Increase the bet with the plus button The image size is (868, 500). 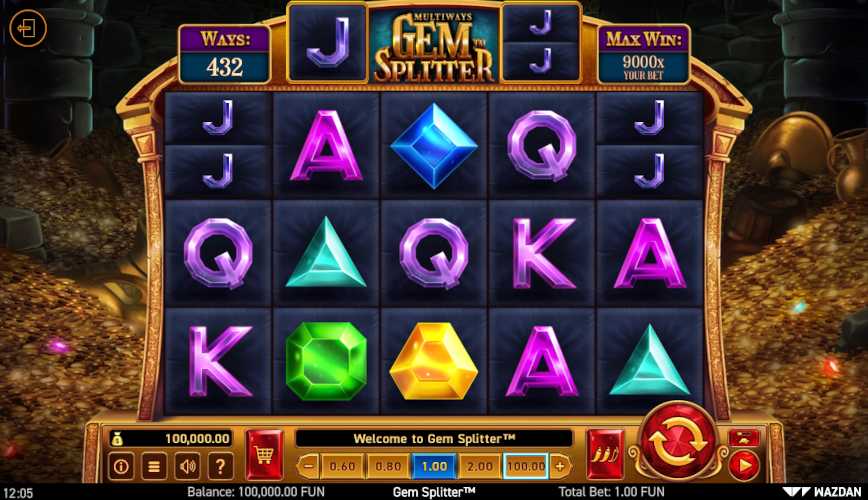coord(559,466)
